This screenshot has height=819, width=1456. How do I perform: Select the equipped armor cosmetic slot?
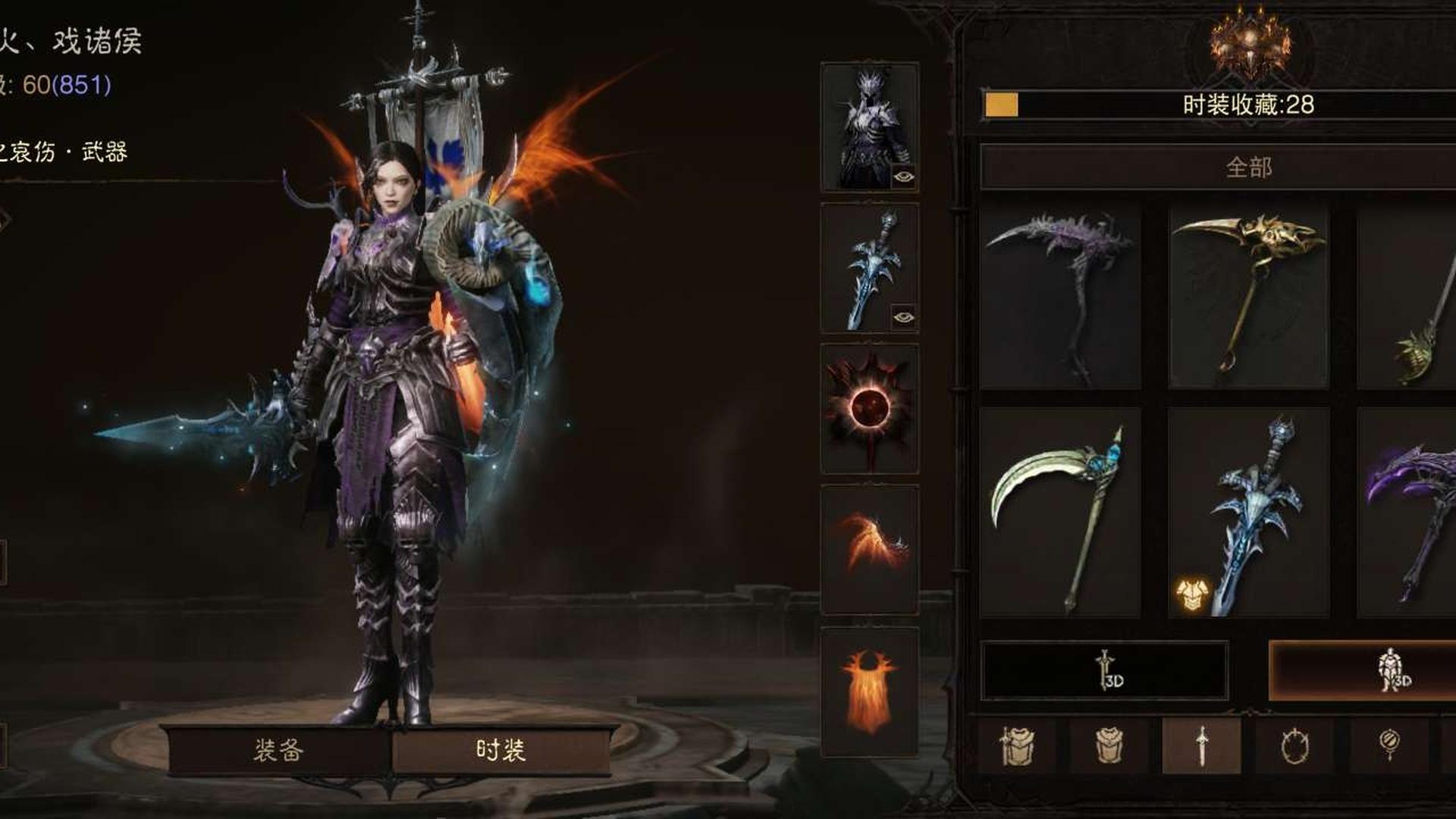(x=868, y=126)
